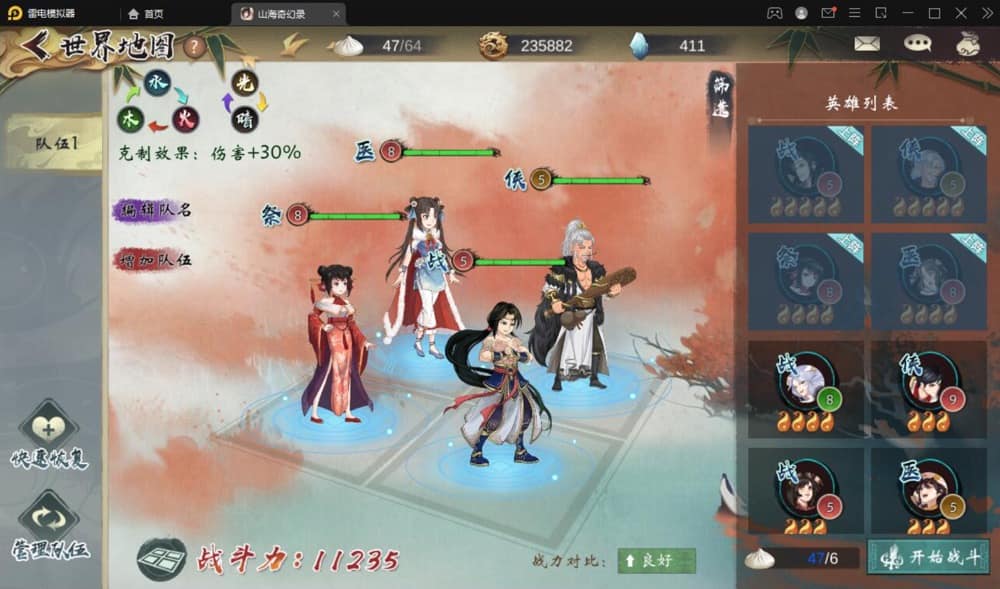Add a new team with 增加队伍
This screenshot has height=589, width=1000.
coord(154,260)
